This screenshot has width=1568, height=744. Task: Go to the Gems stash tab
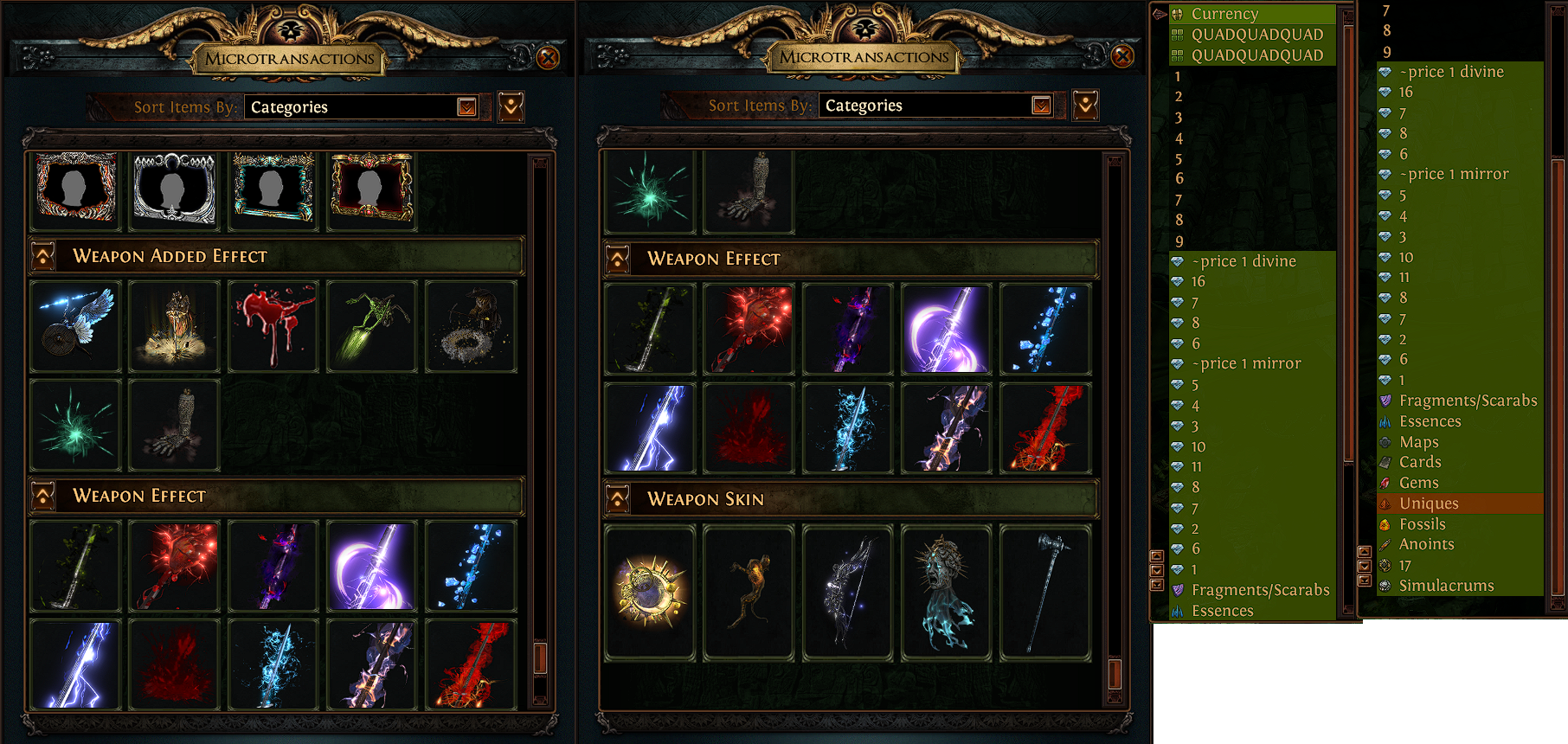click(1418, 483)
